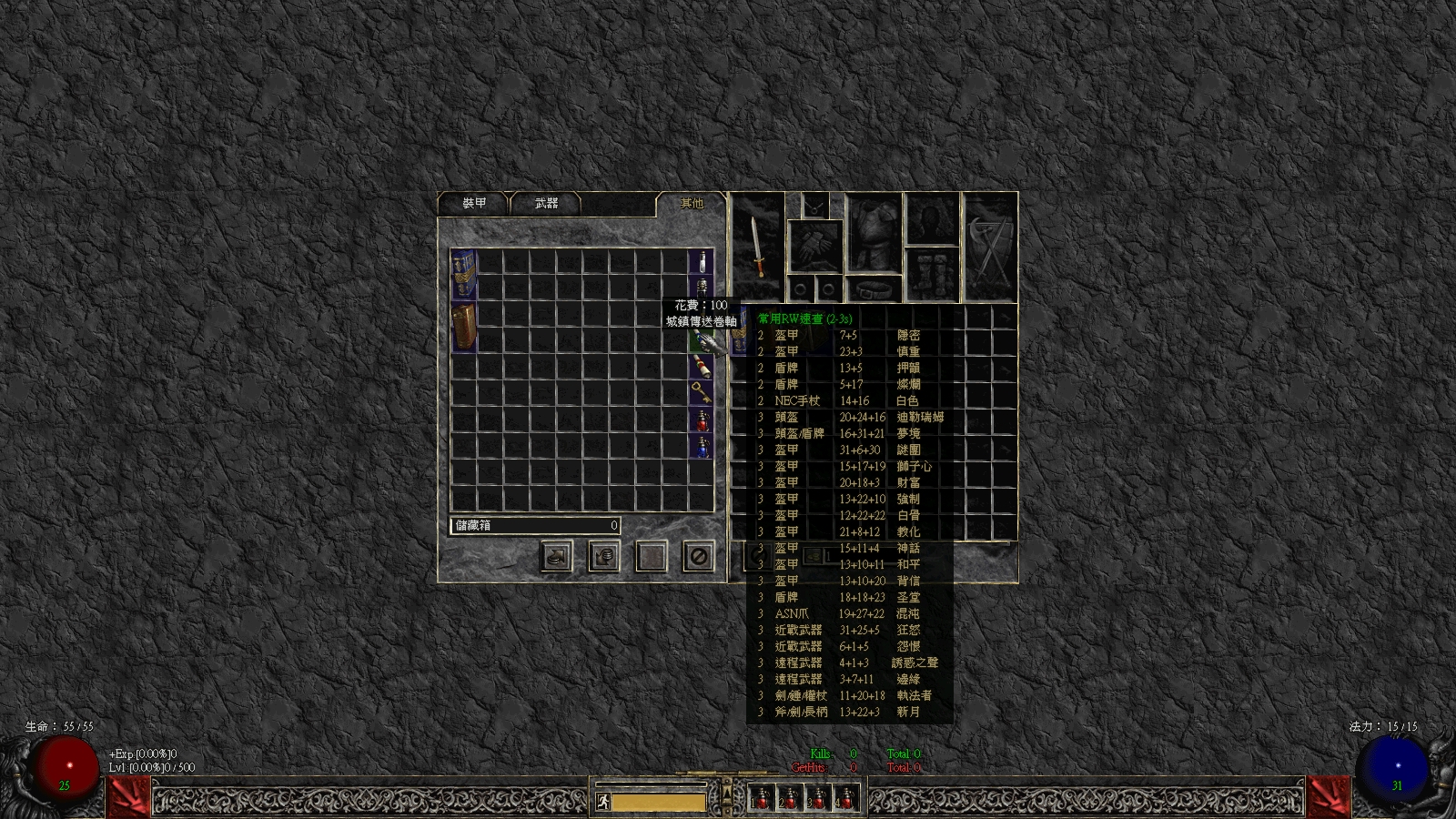Select the red-ribbon scroll in the shop
The image size is (1456, 819).
point(700,366)
